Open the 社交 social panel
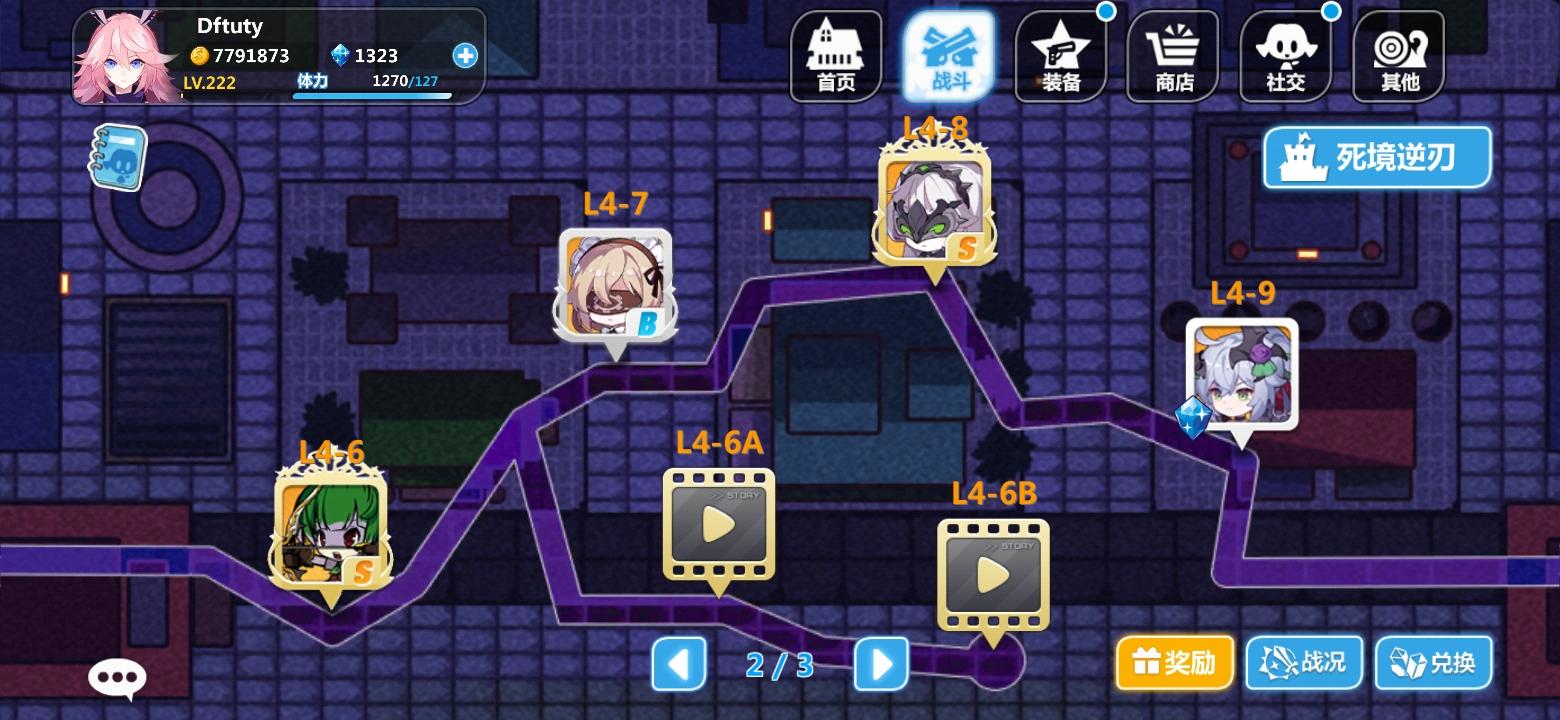Viewport: 1560px width, 720px height. [1285, 55]
